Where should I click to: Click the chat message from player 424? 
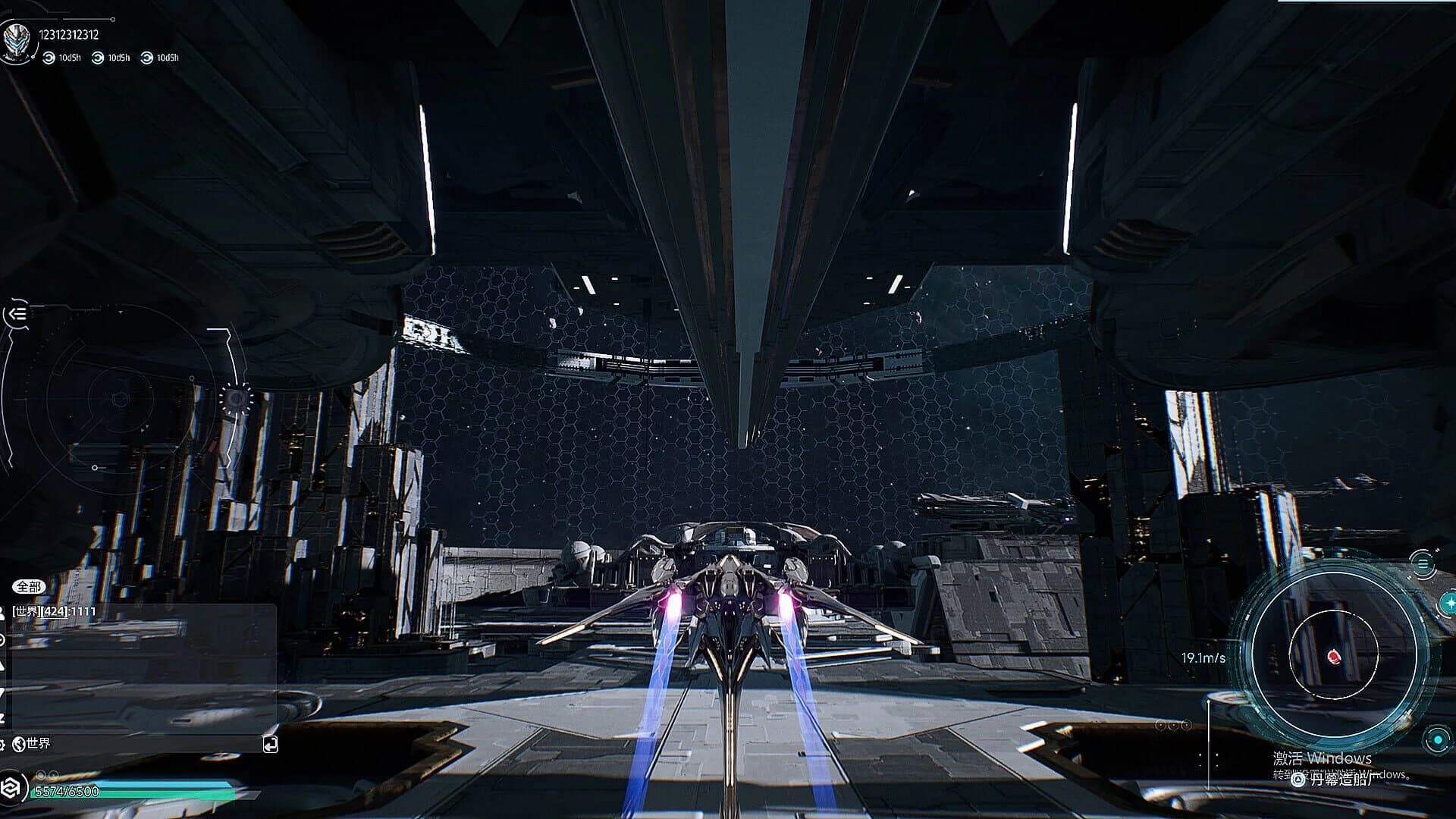[55, 611]
